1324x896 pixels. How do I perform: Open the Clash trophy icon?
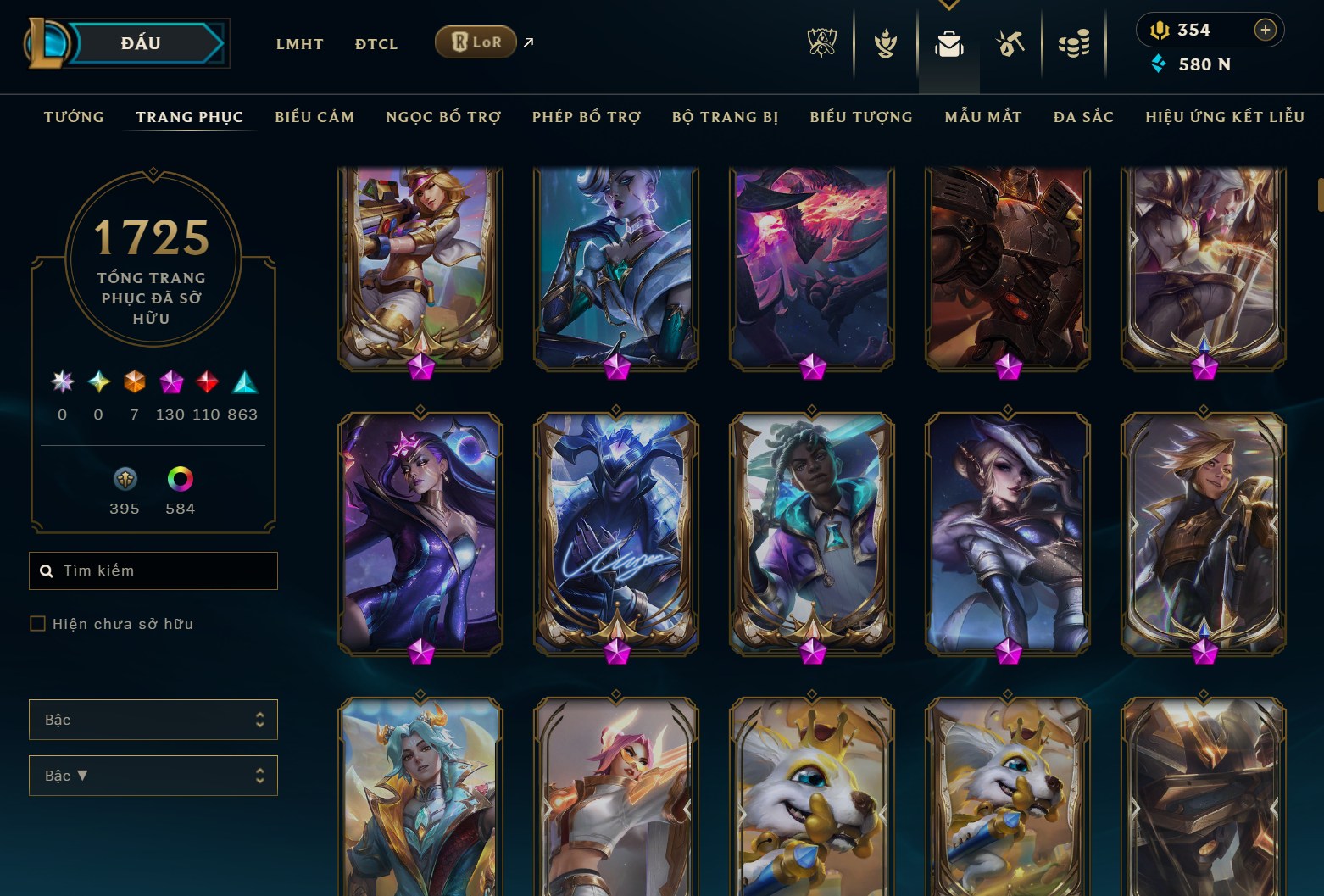(x=885, y=44)
